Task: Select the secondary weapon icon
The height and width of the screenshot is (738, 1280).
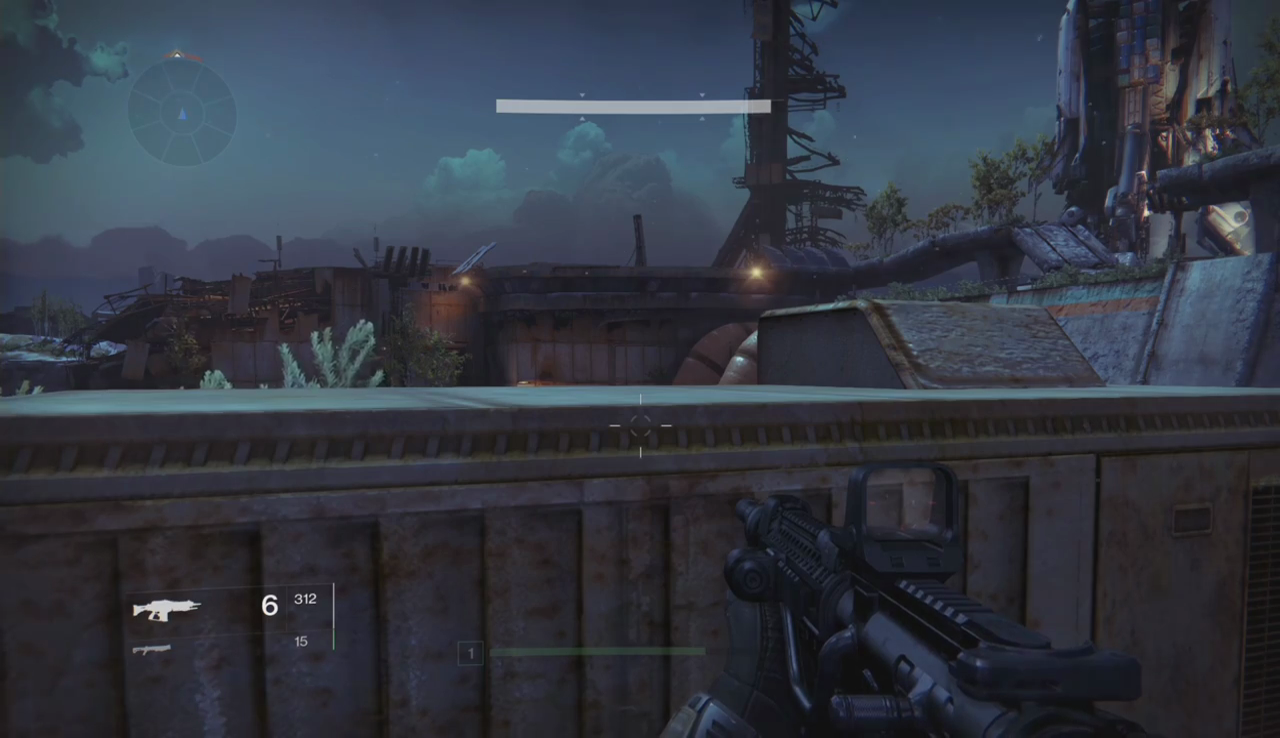Action: [x=151, y=650]
